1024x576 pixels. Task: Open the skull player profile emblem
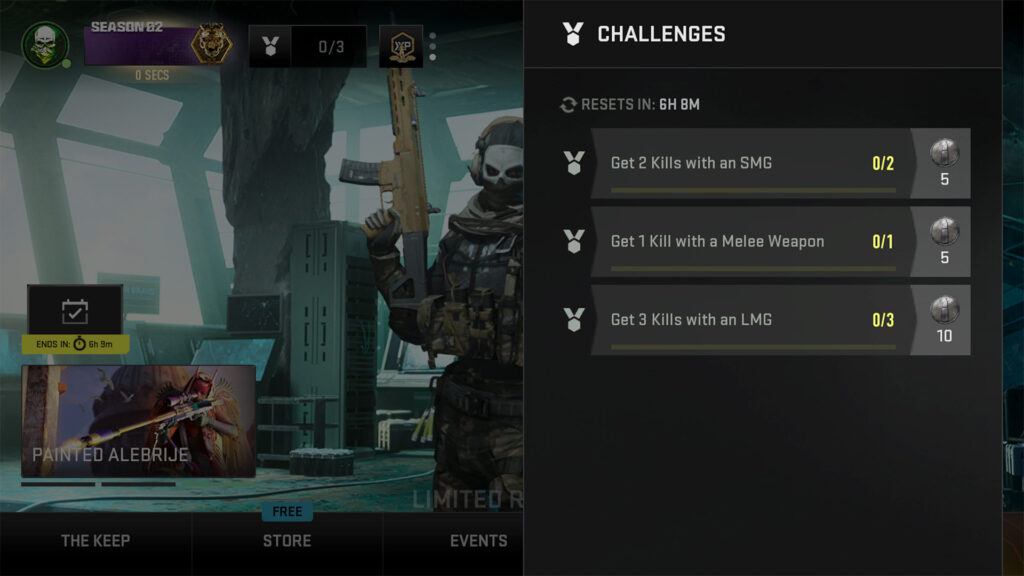(45, 45)
